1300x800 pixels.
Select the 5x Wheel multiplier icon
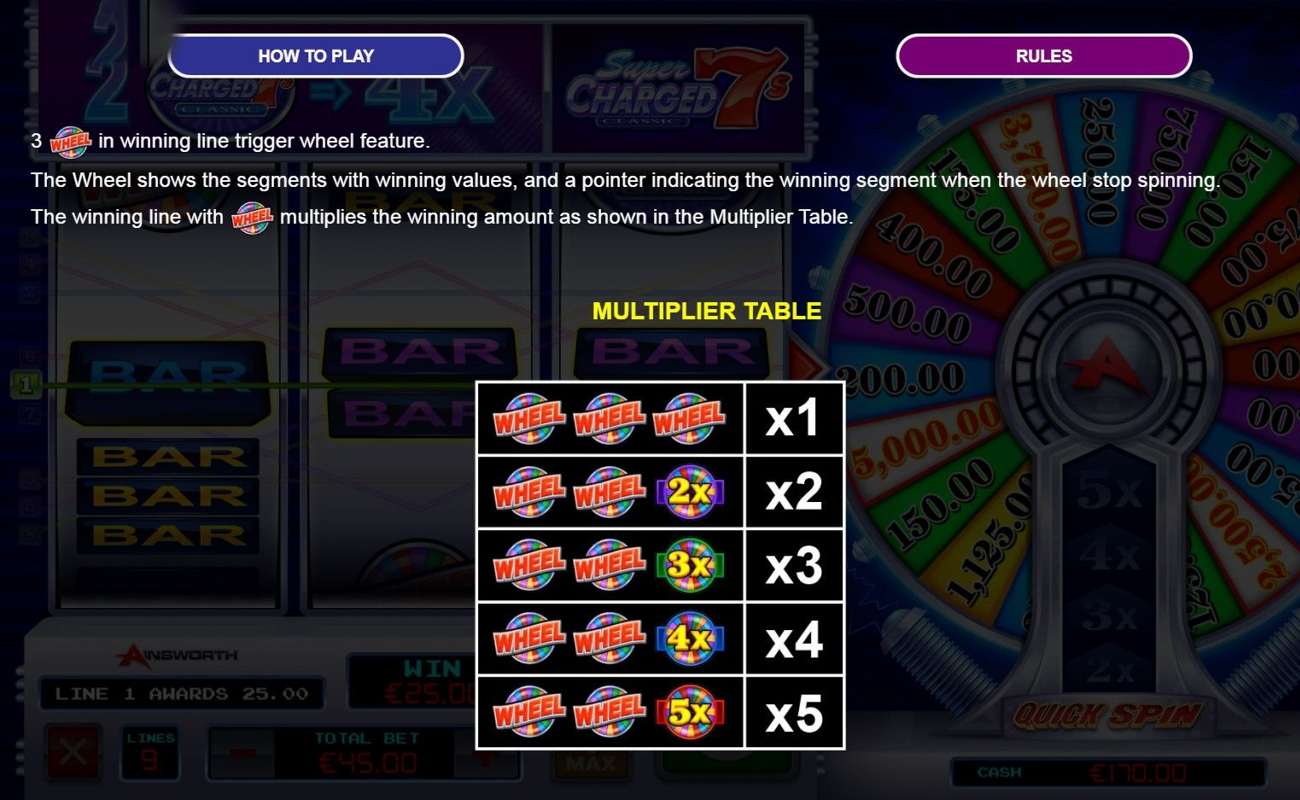pos(690,713)
